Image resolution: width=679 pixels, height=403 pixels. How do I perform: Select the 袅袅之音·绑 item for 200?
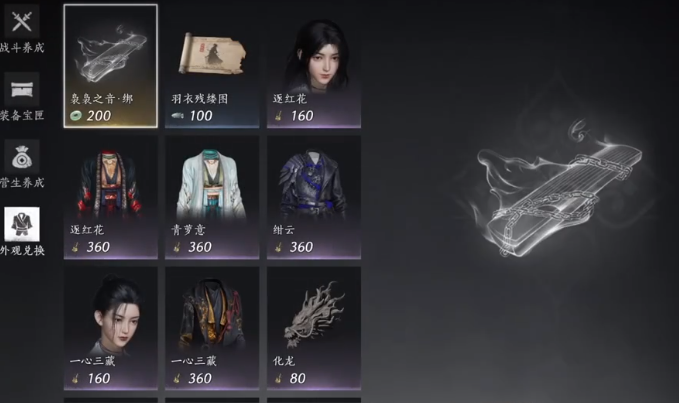coord(110,65)
